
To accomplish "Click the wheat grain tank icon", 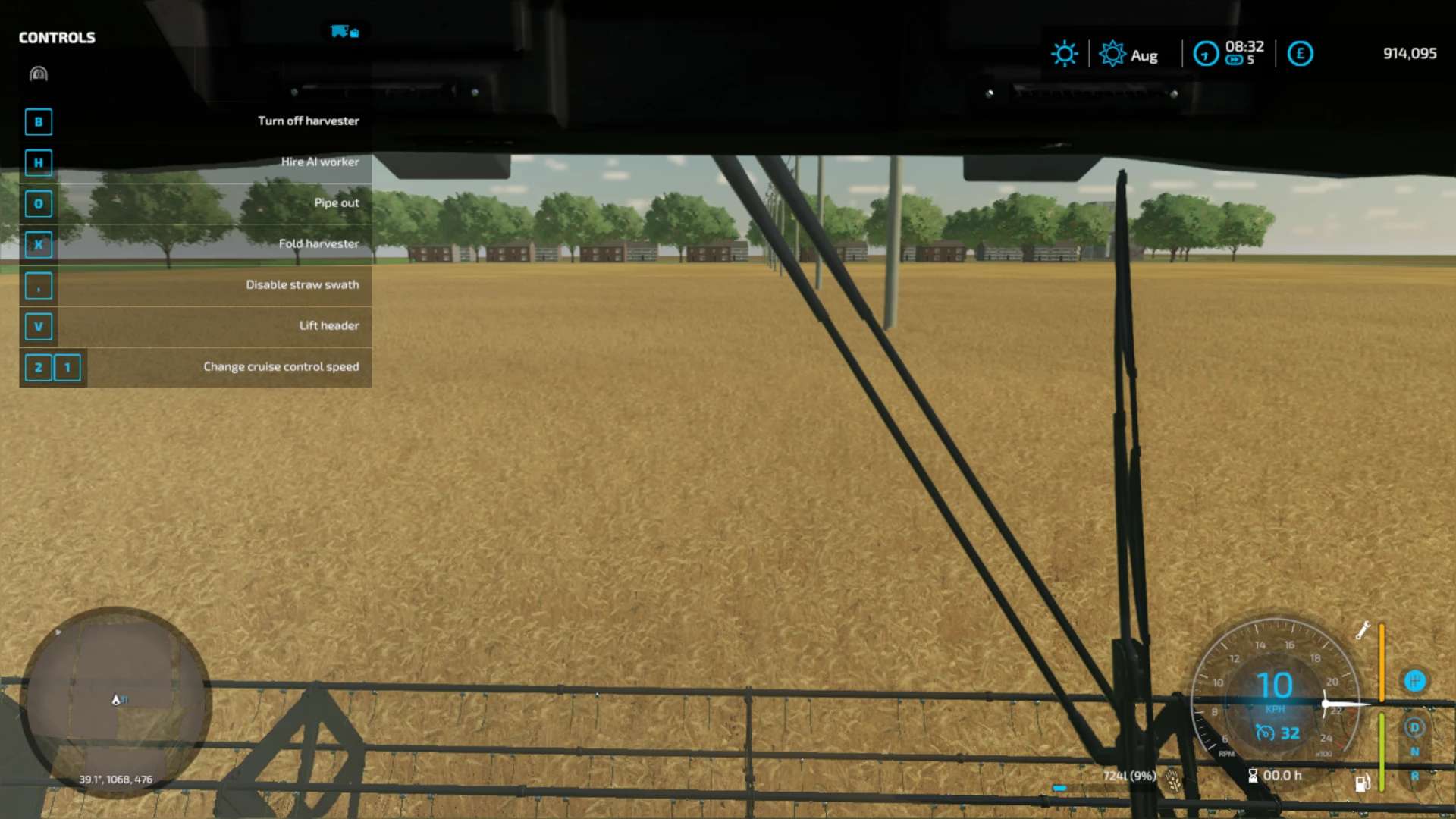I will point(1174,779).
